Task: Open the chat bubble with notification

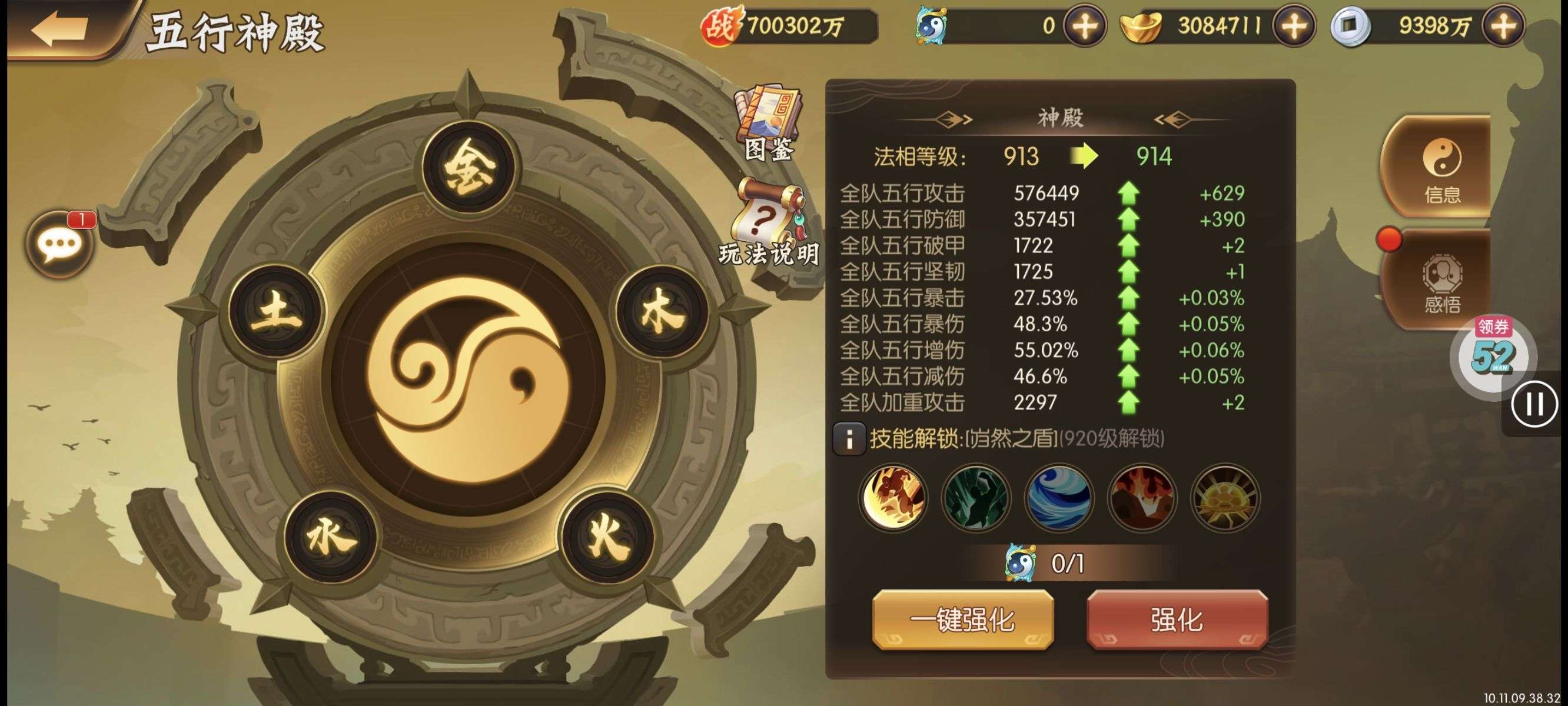Action: (x=59, y=244)
